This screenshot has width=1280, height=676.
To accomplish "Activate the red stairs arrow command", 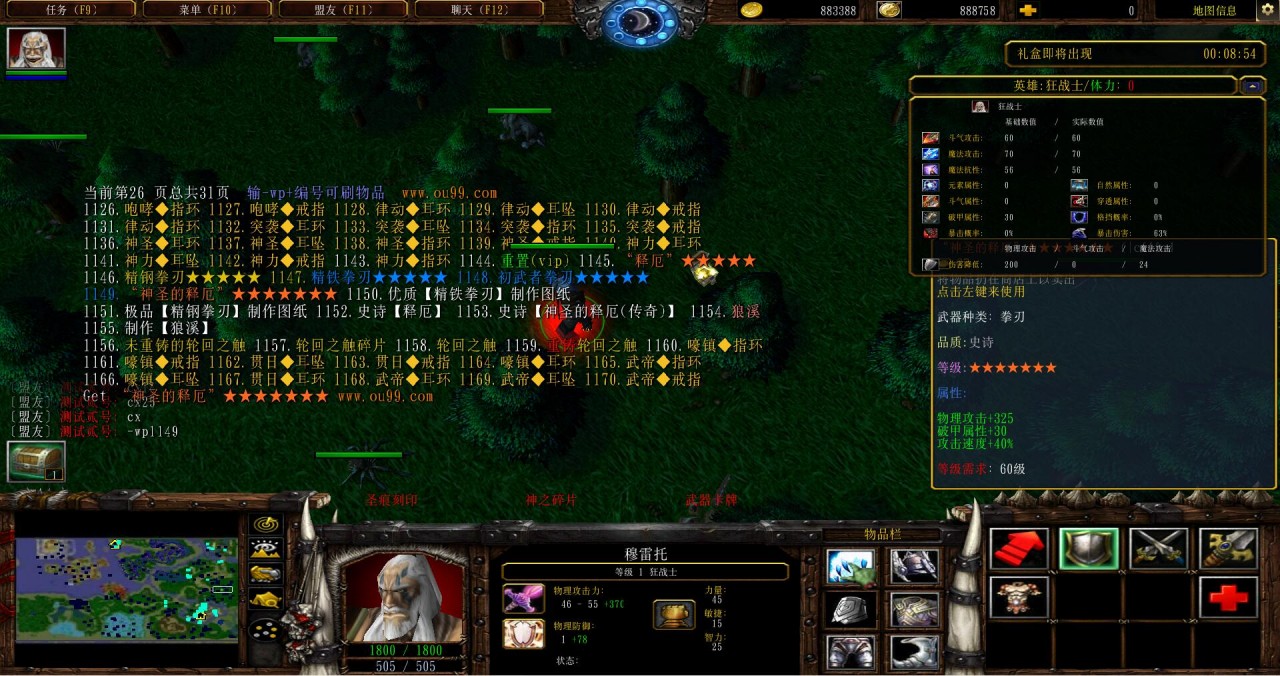I will click(x=1019, y=549).
